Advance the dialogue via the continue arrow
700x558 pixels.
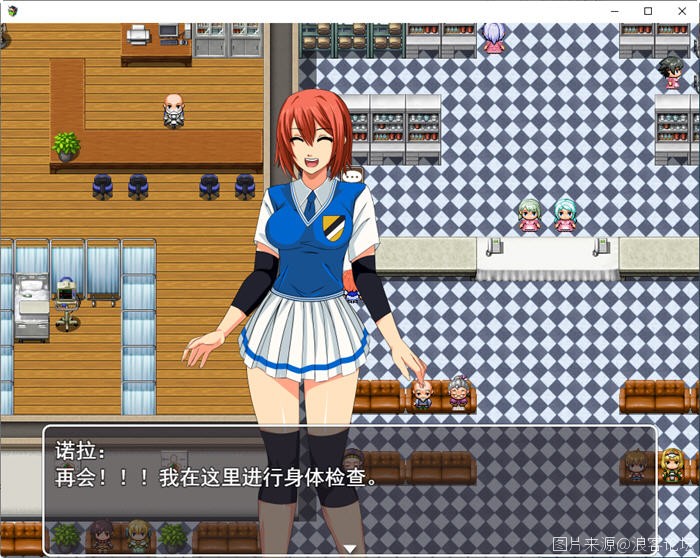[349, 547]
